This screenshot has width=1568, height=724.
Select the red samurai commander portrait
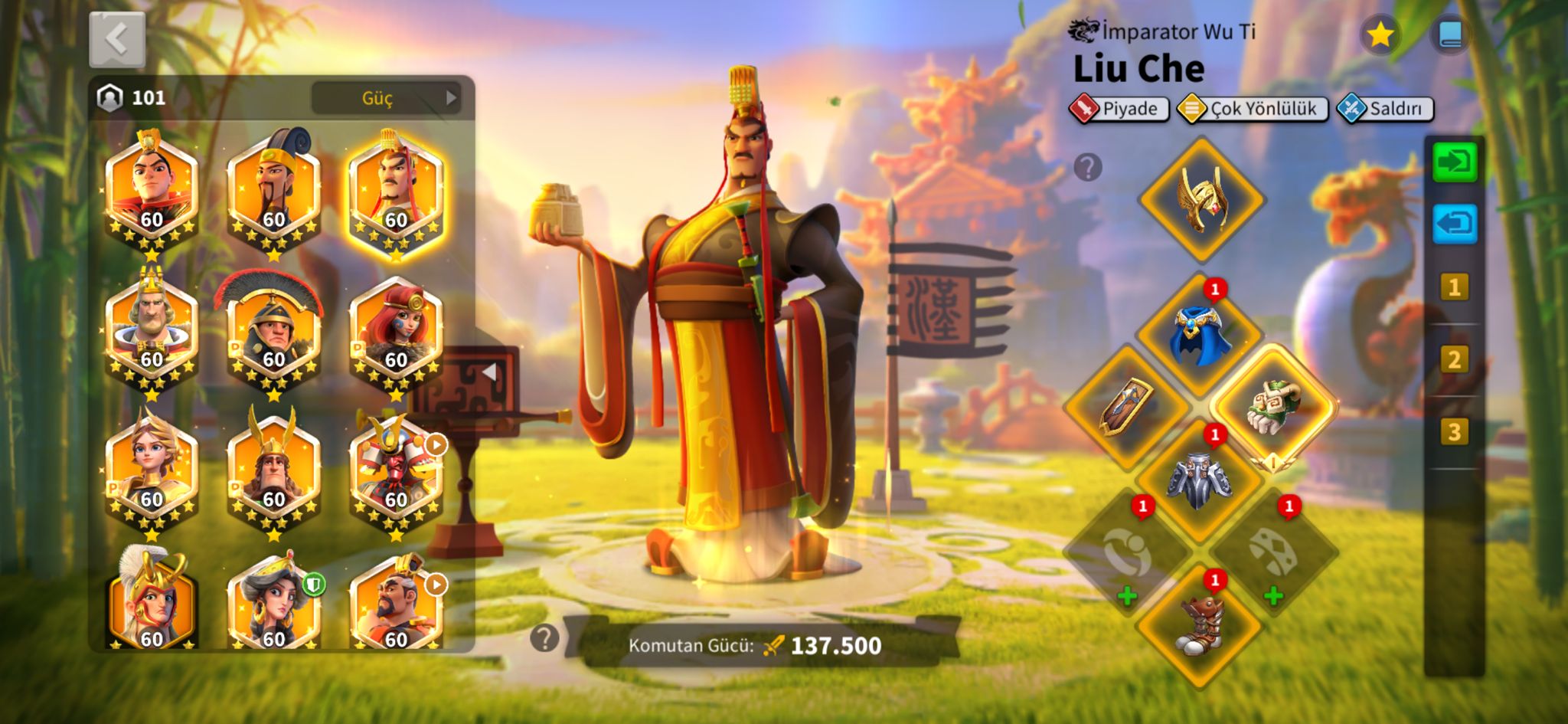pyautogui.click(x=395, y=471)
